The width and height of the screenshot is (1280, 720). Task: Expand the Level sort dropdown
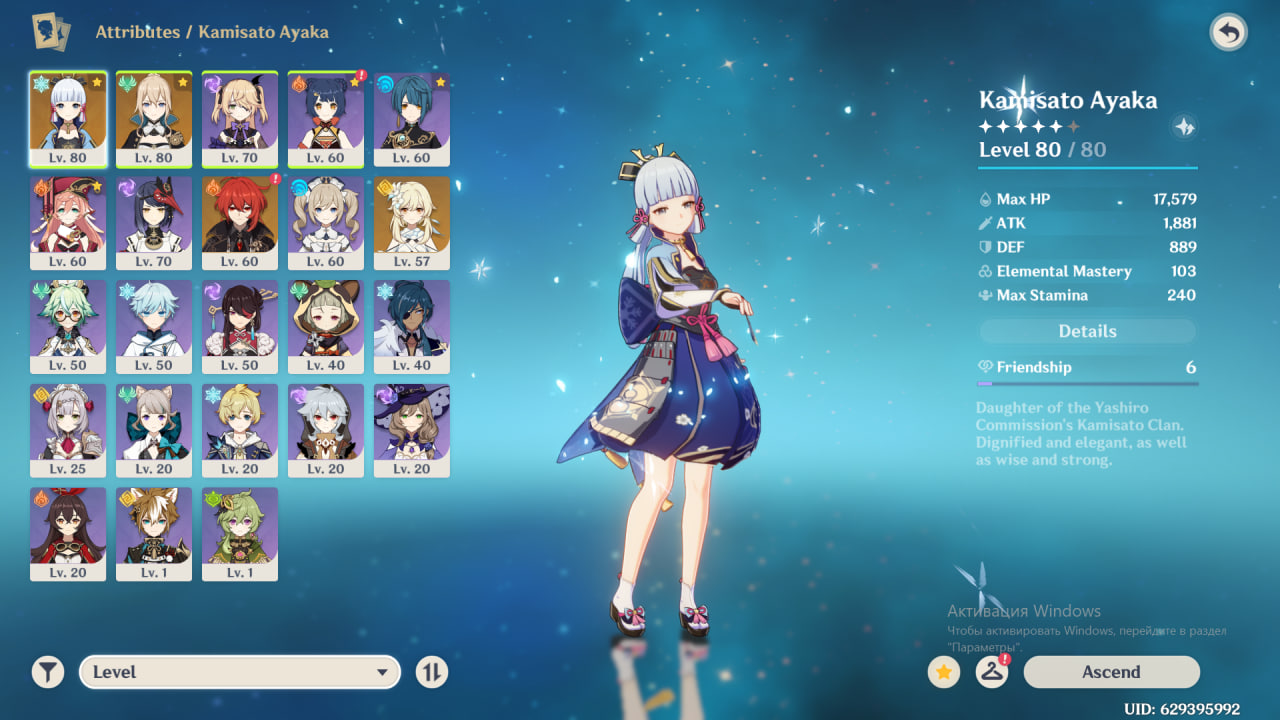pos(240,672)
